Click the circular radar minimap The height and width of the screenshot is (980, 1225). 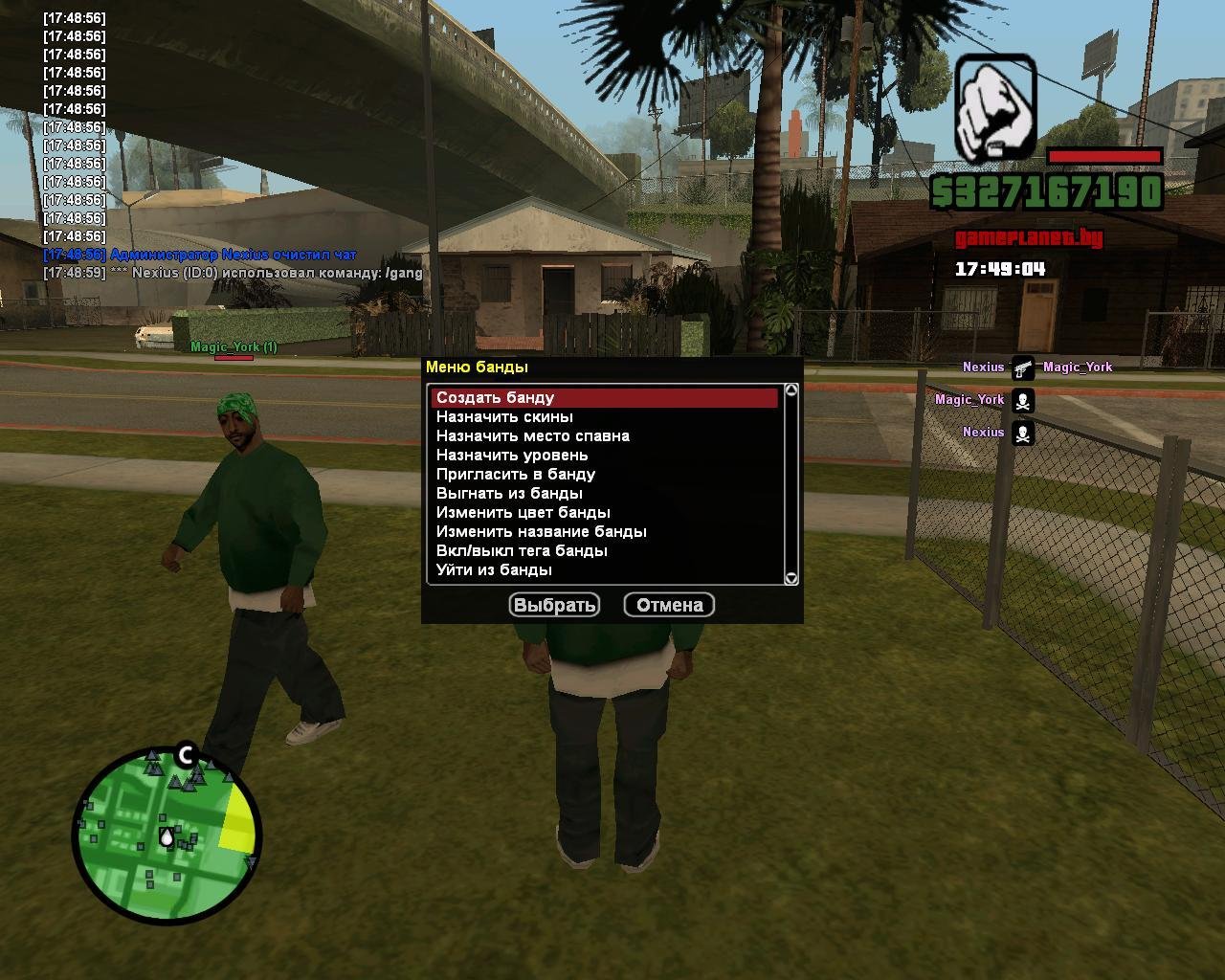click(x=167, y=835)
